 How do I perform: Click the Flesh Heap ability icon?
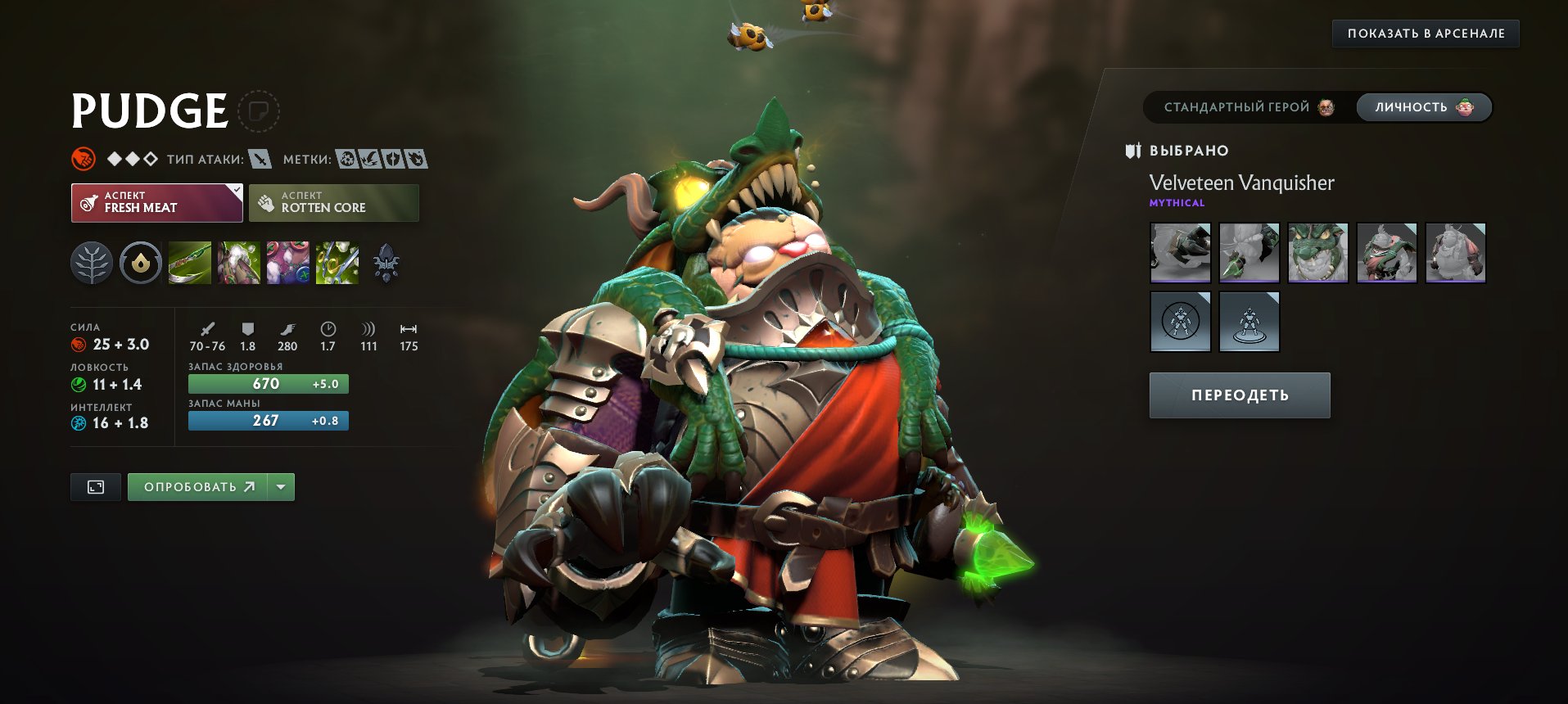287,263
